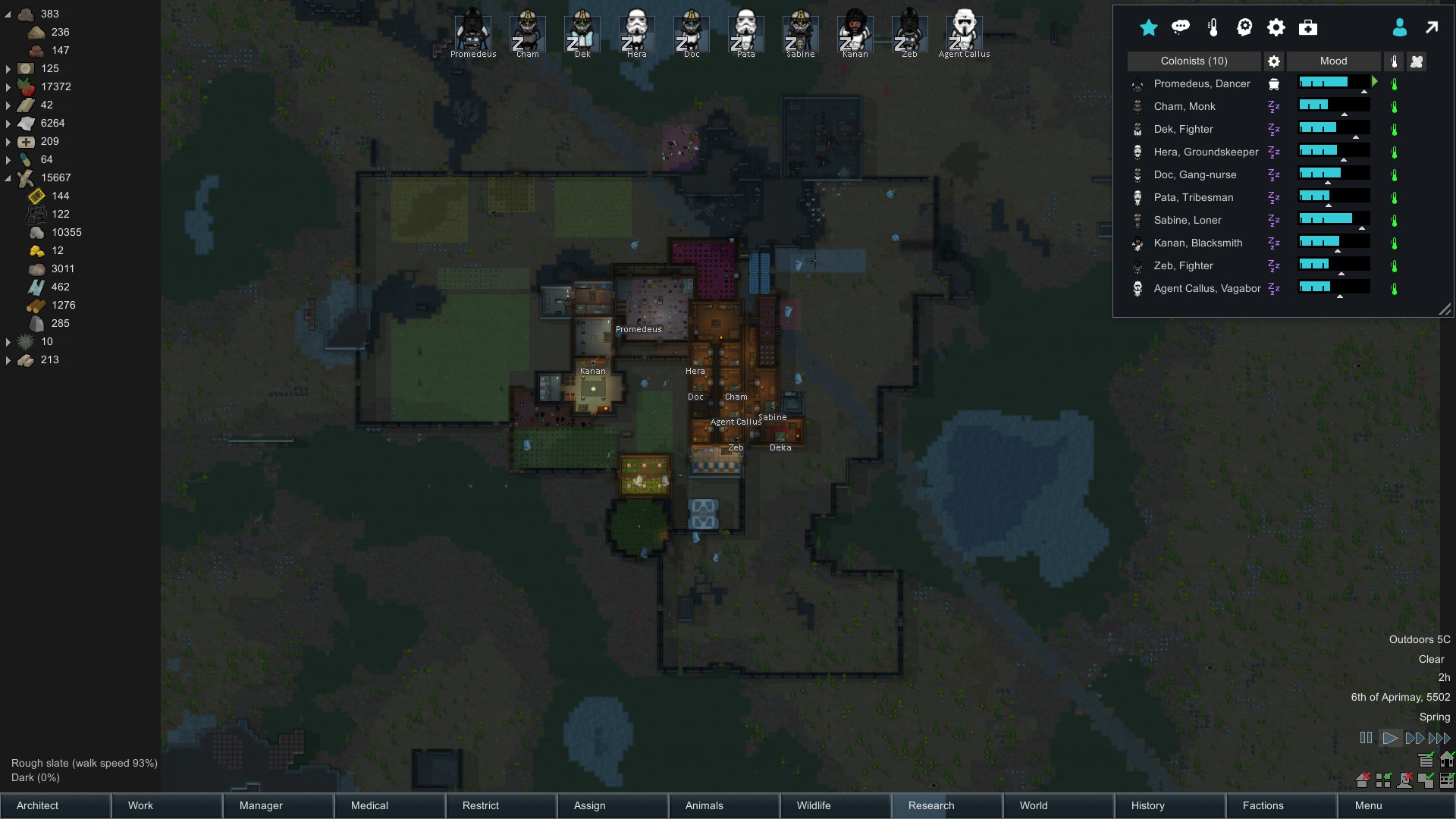Click the Colonists (10) header button
This screenshot has width=1456, height=819.
pyautogui.click(x=1193, y=61)
